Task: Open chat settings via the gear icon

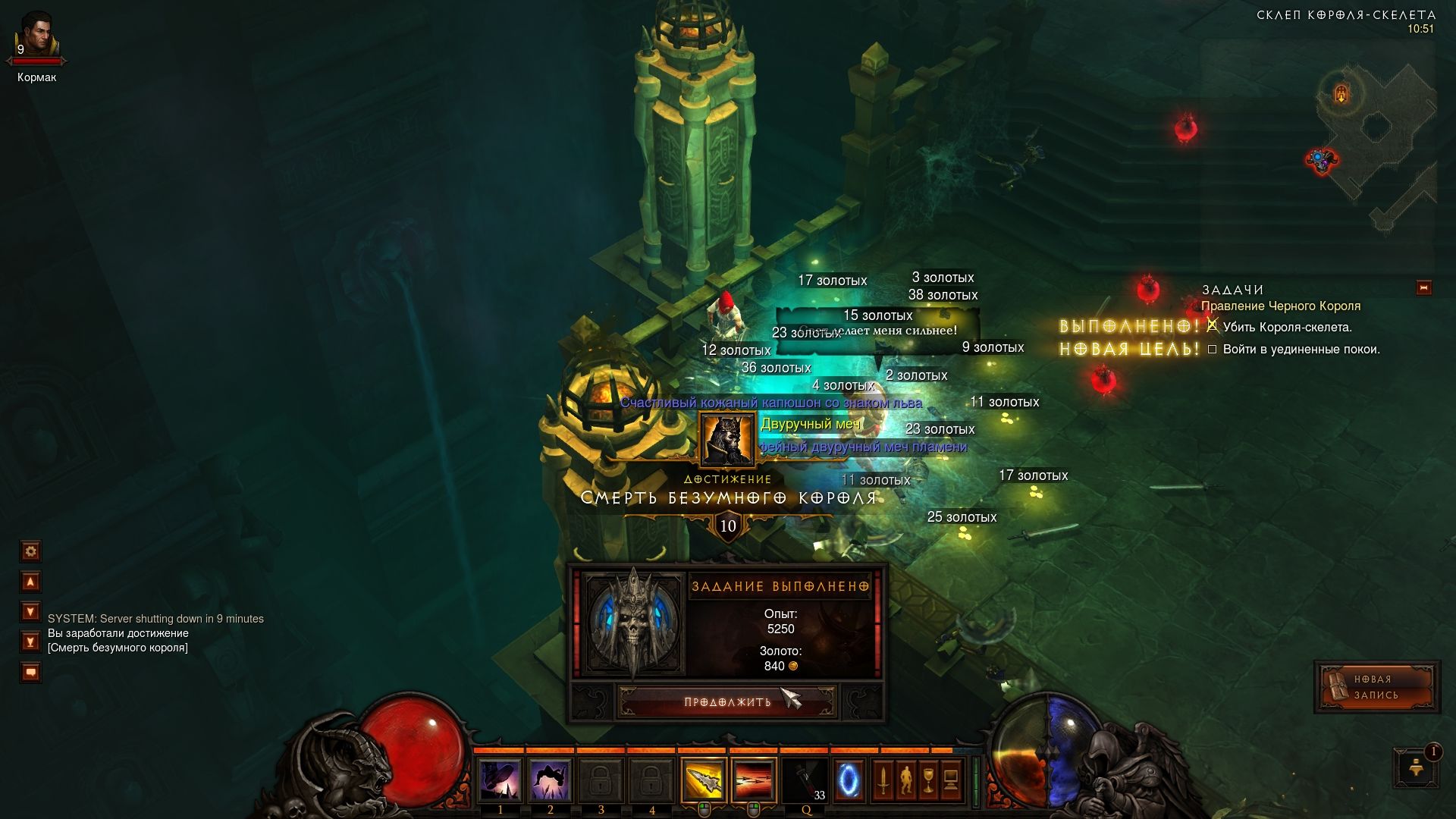Action: (30, 551)
